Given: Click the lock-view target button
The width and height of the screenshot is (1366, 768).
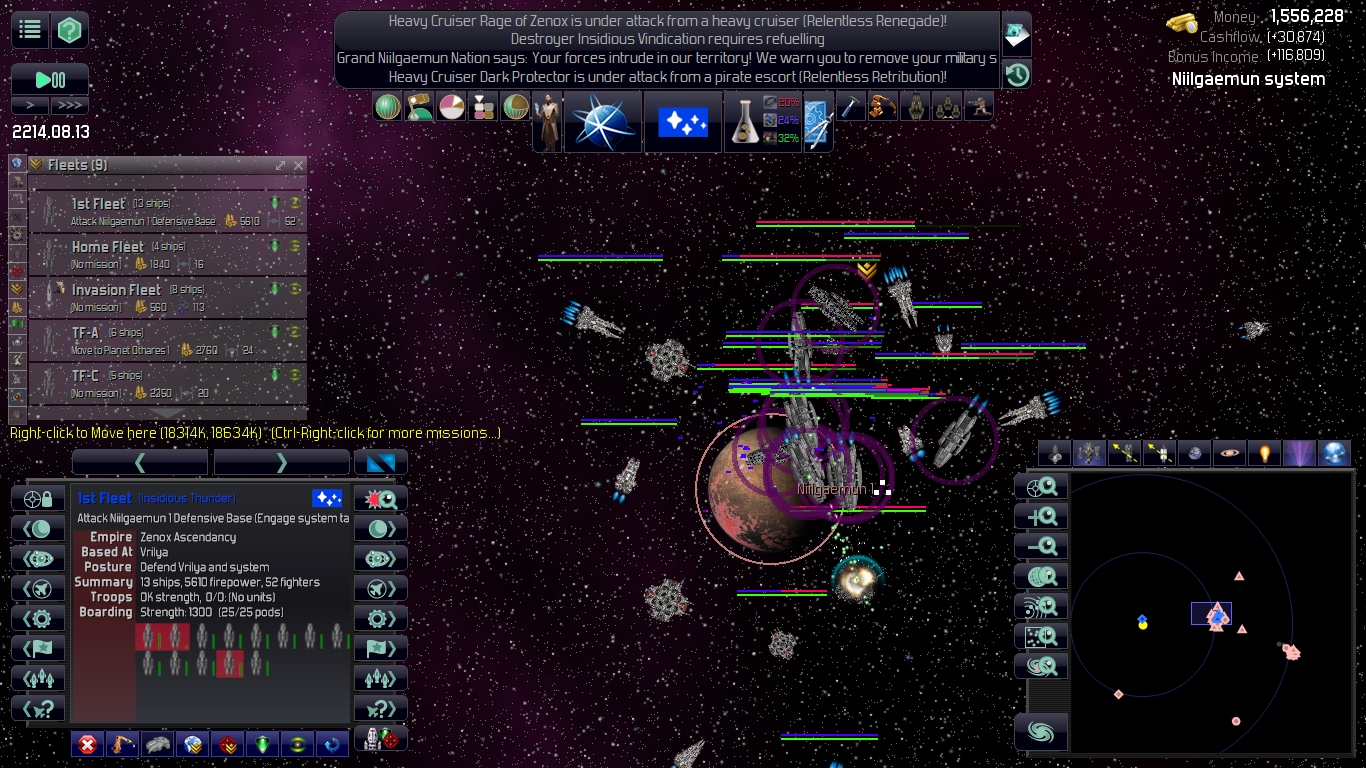Looking at the screenshot, I should tap(38, 498).
